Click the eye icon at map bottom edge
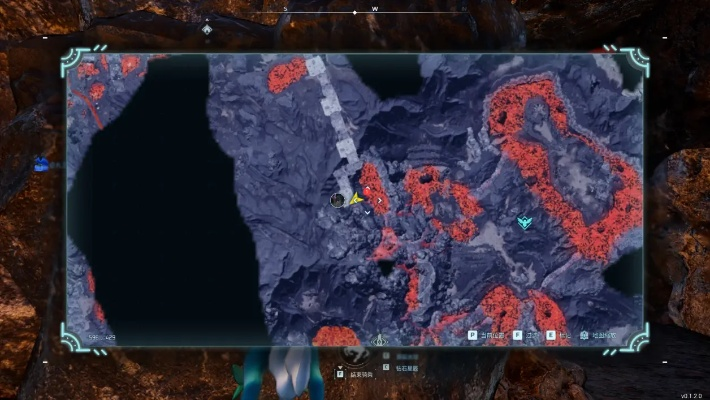 (379, 340)
